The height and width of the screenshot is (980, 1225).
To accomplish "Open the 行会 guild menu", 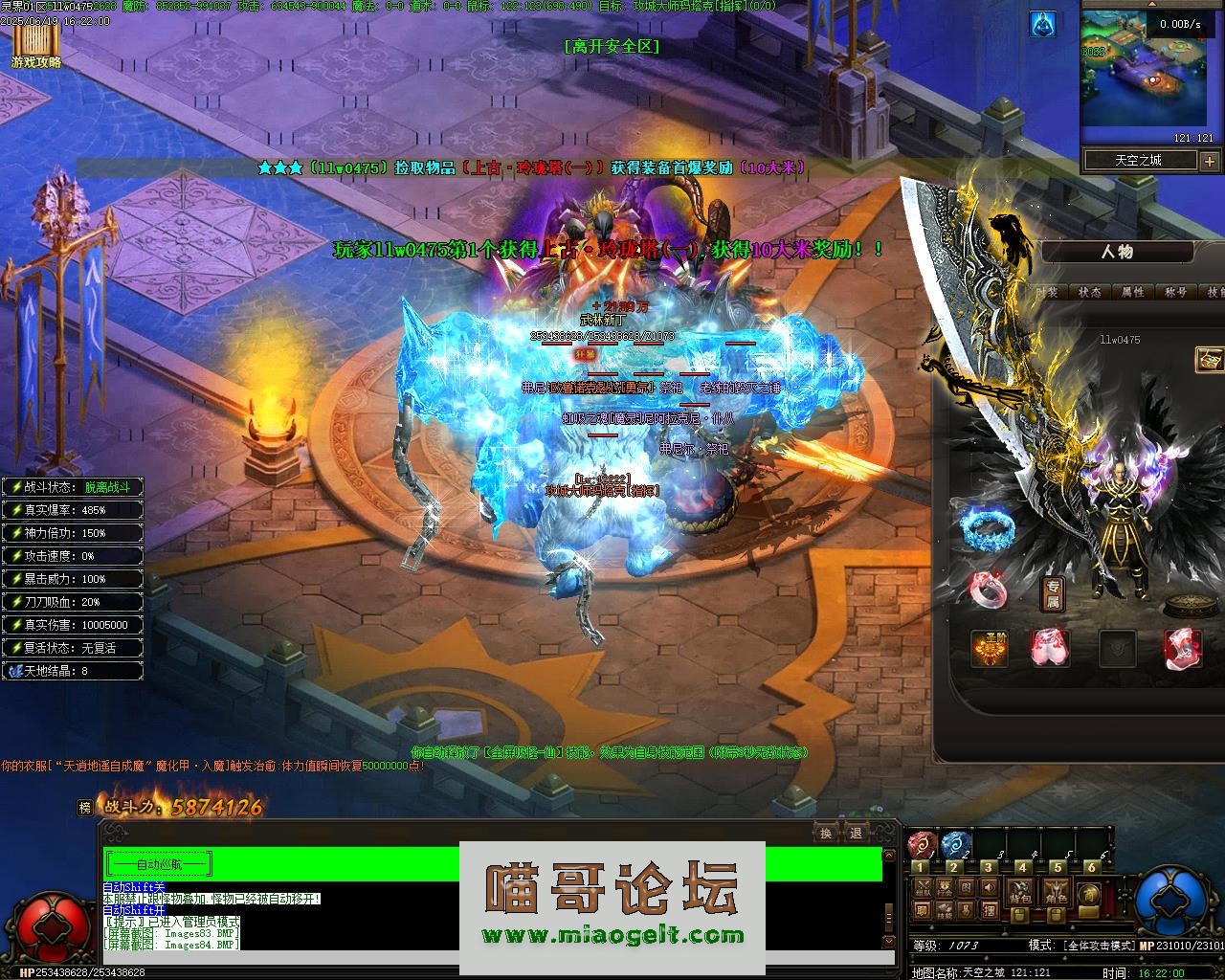I will pyautogui.click(x=944, y=887).
